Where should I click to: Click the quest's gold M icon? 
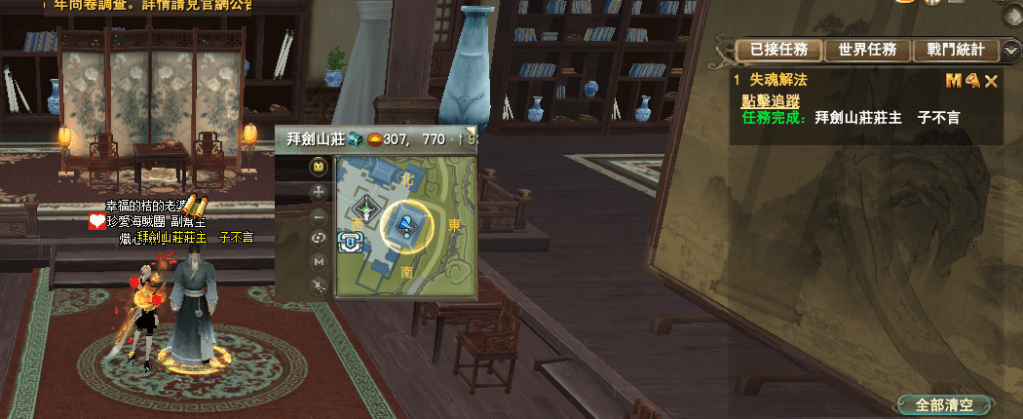[x=953, y=80]
